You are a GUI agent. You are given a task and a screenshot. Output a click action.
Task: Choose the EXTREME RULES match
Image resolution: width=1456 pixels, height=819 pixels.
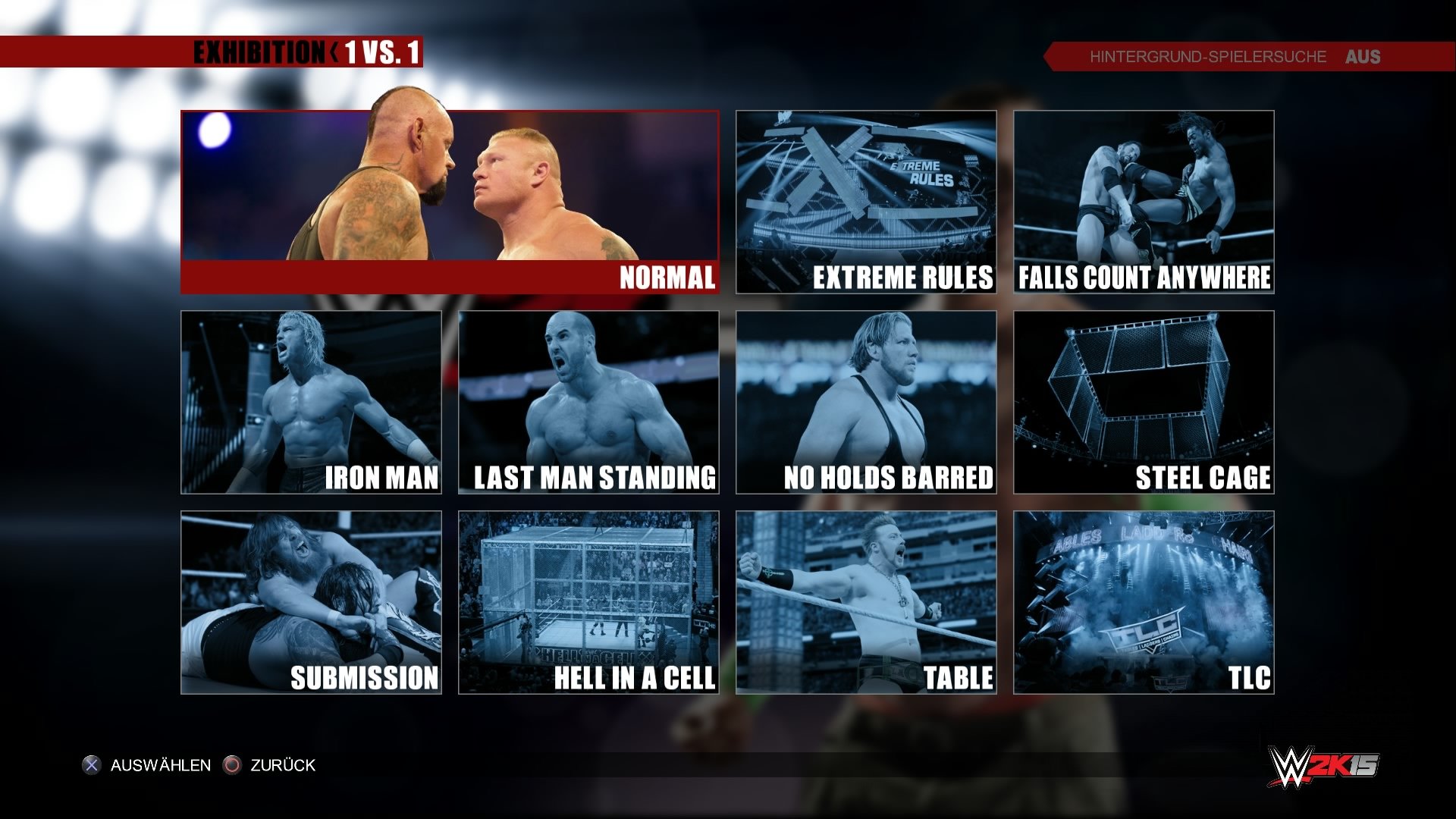[x=866, y=201]
